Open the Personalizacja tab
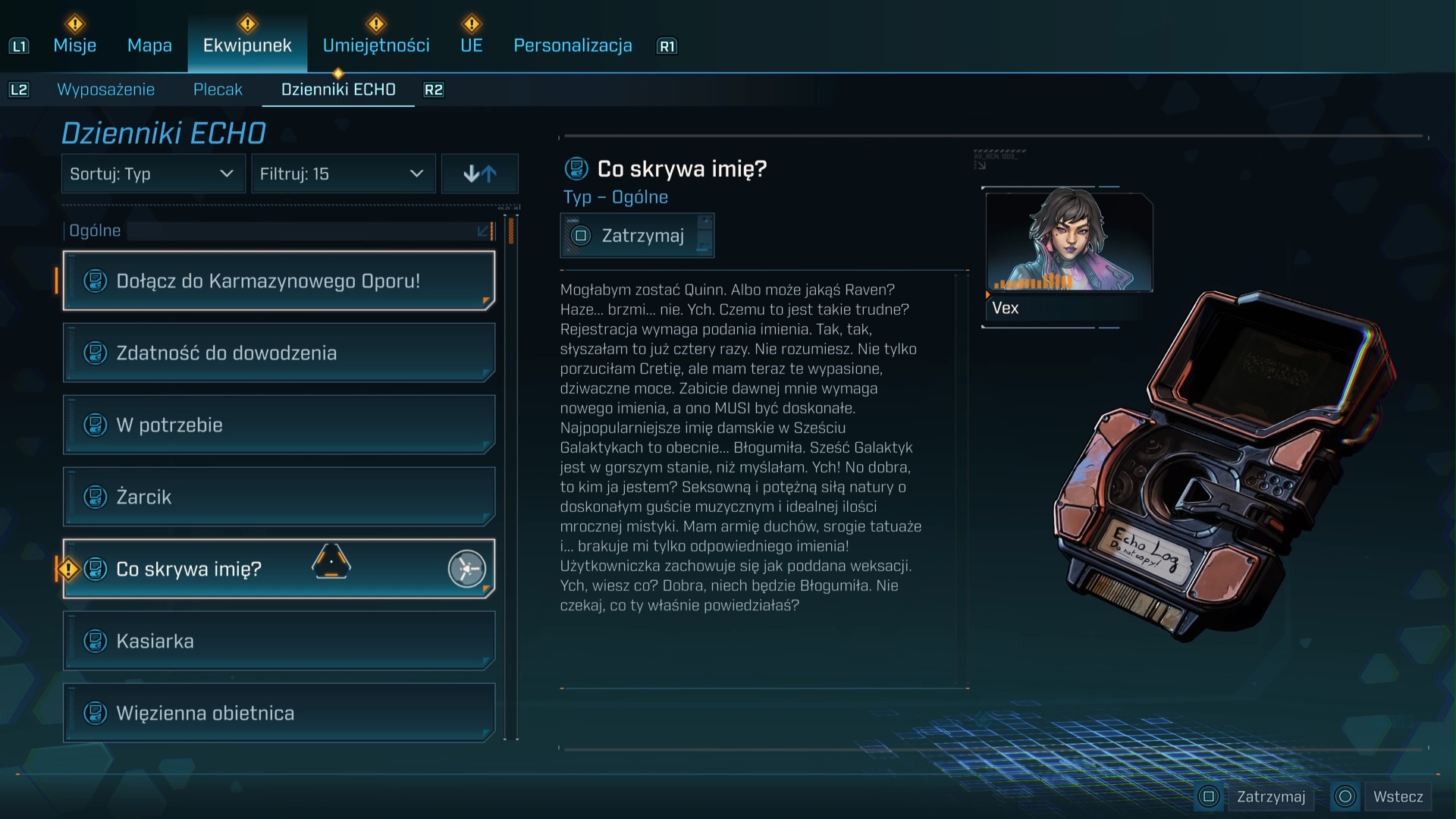The height and width of the screenshot is (819, 1456). point(573,45)
